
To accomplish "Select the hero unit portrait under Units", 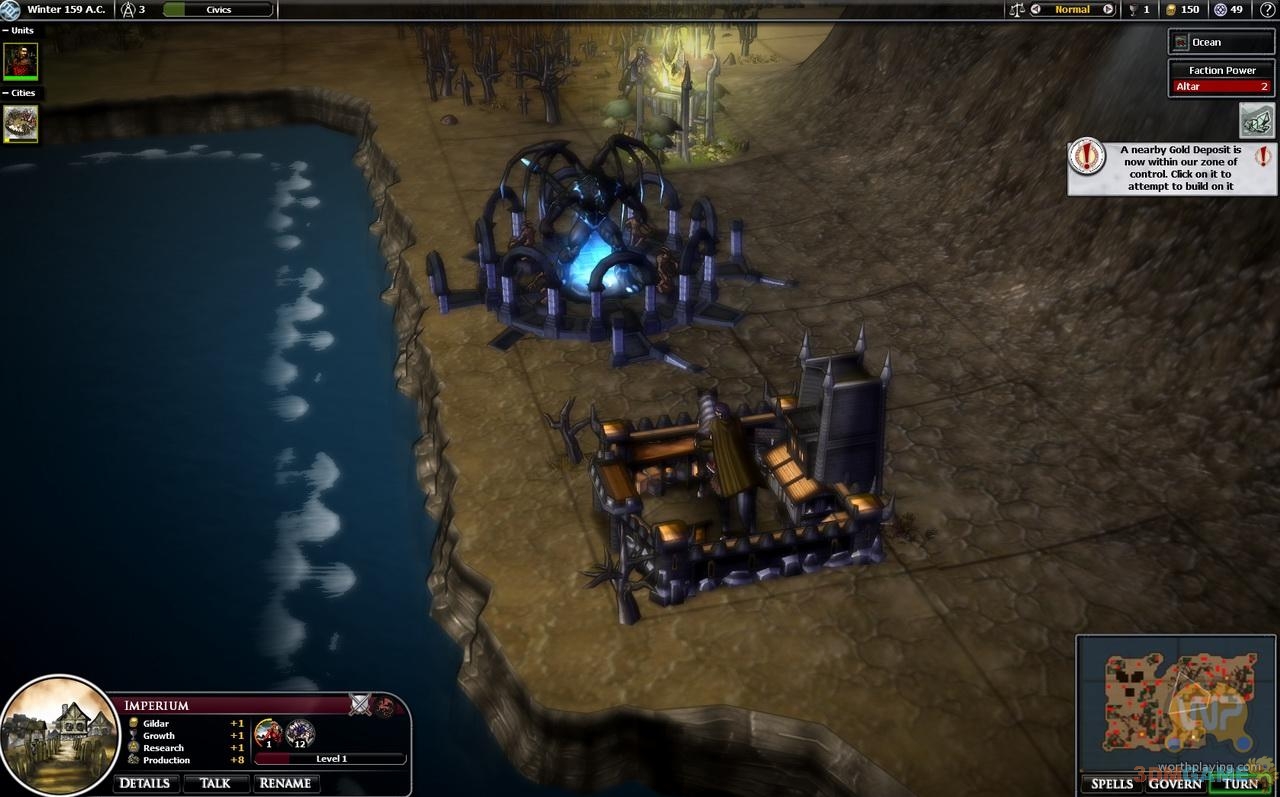I will [21, 60].
